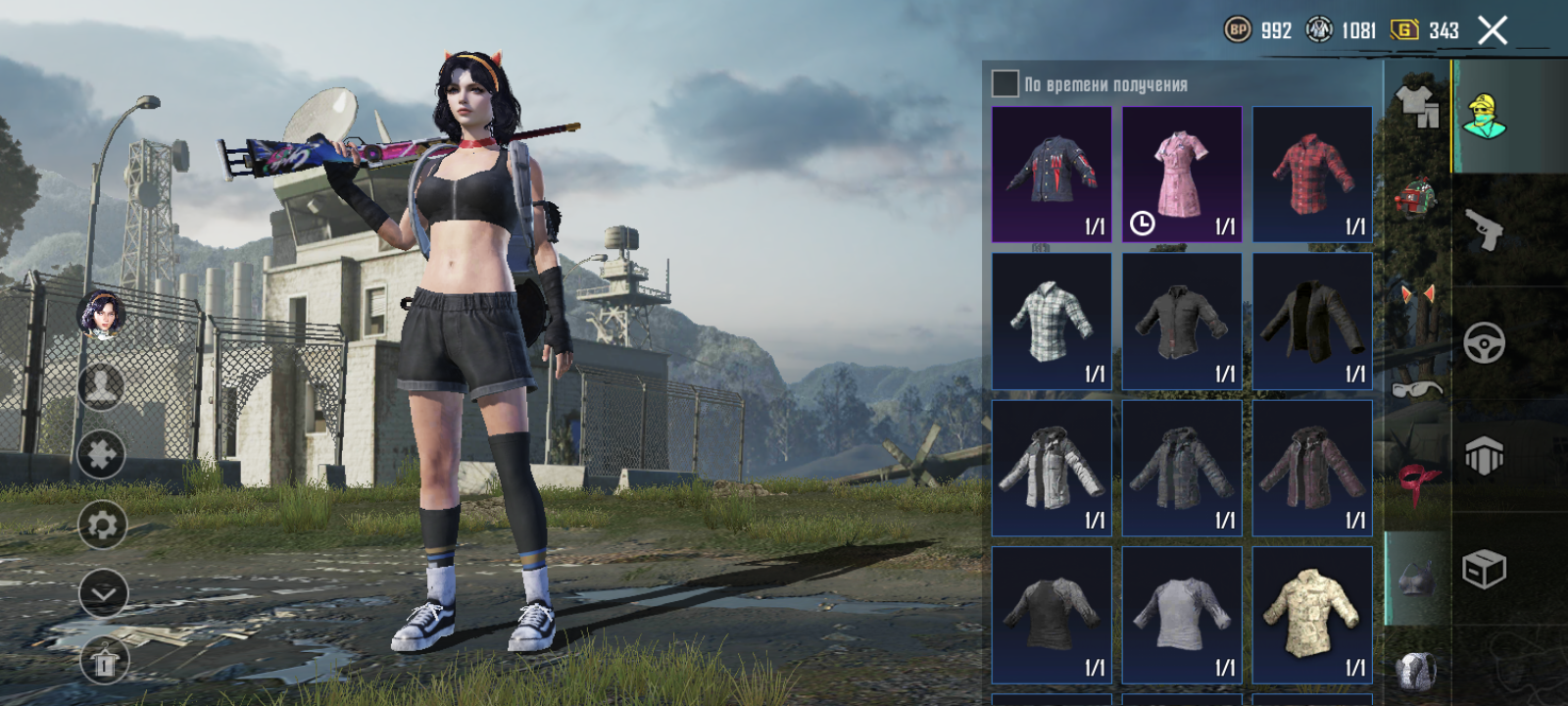
Task: Show the red face mask subcategory
Action: [x=1416, y=482]
